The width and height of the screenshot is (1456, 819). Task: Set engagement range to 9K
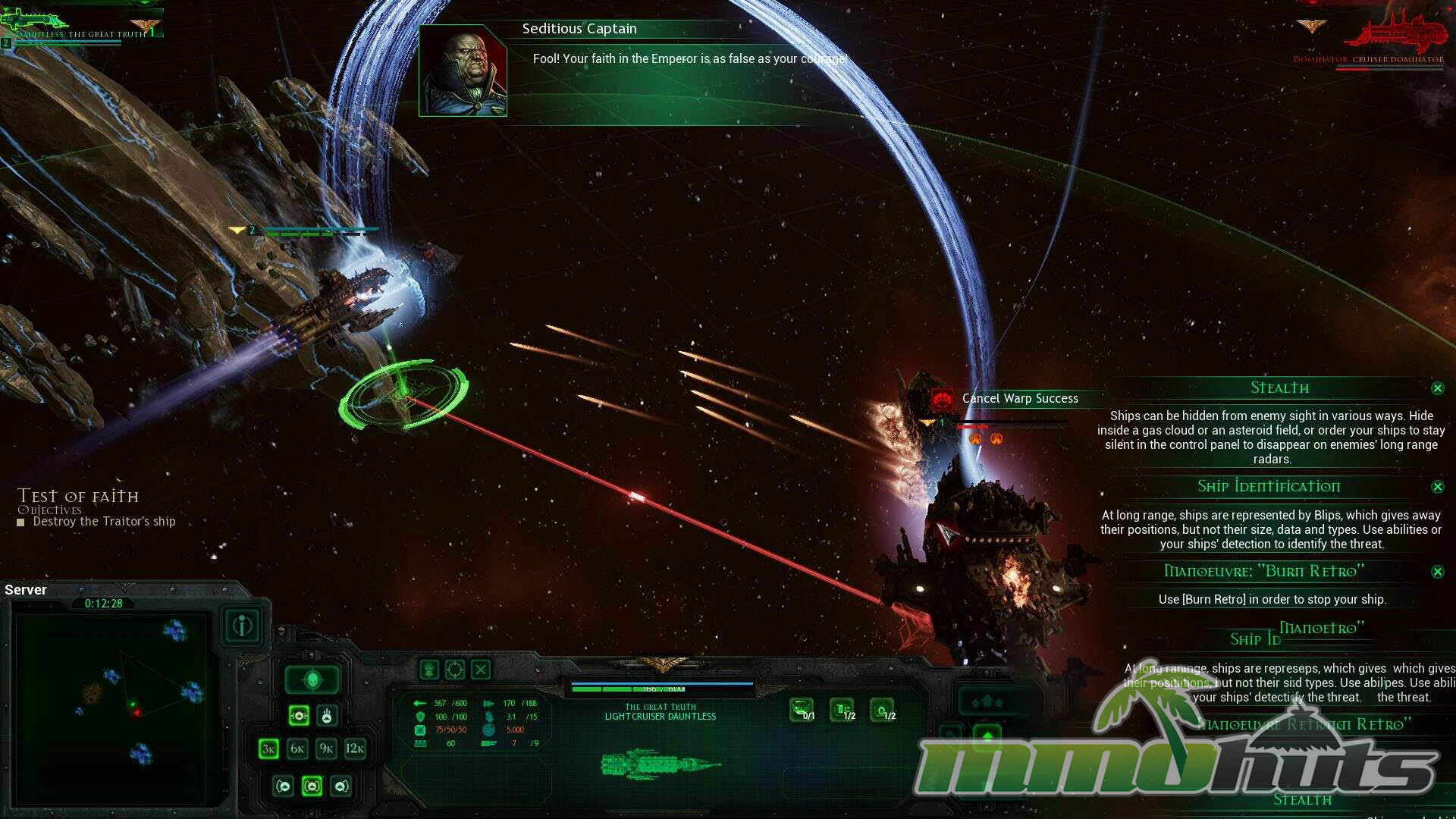[326, 749]
